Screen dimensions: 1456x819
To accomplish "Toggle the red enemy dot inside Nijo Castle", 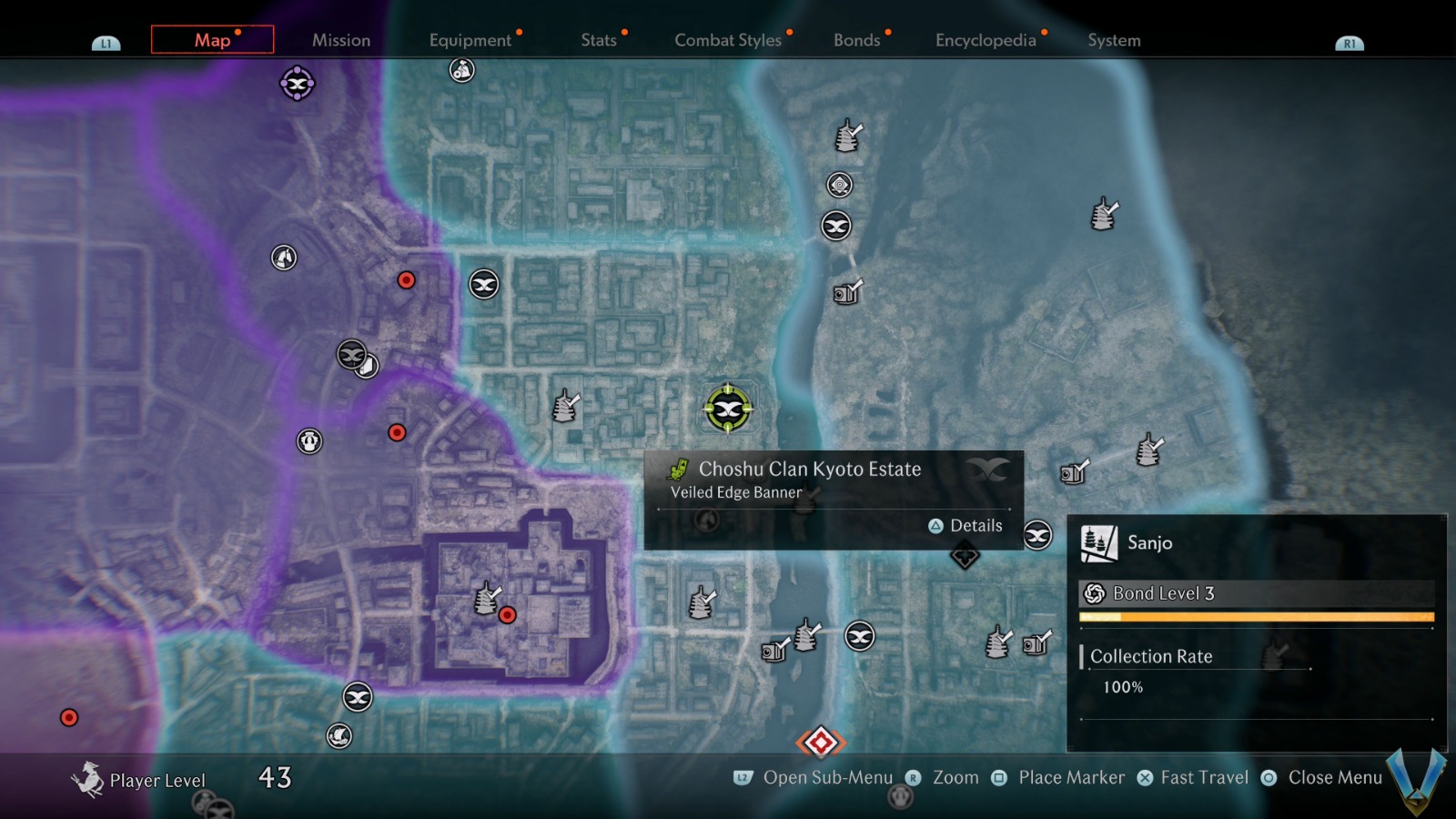I will pos(506,615).
